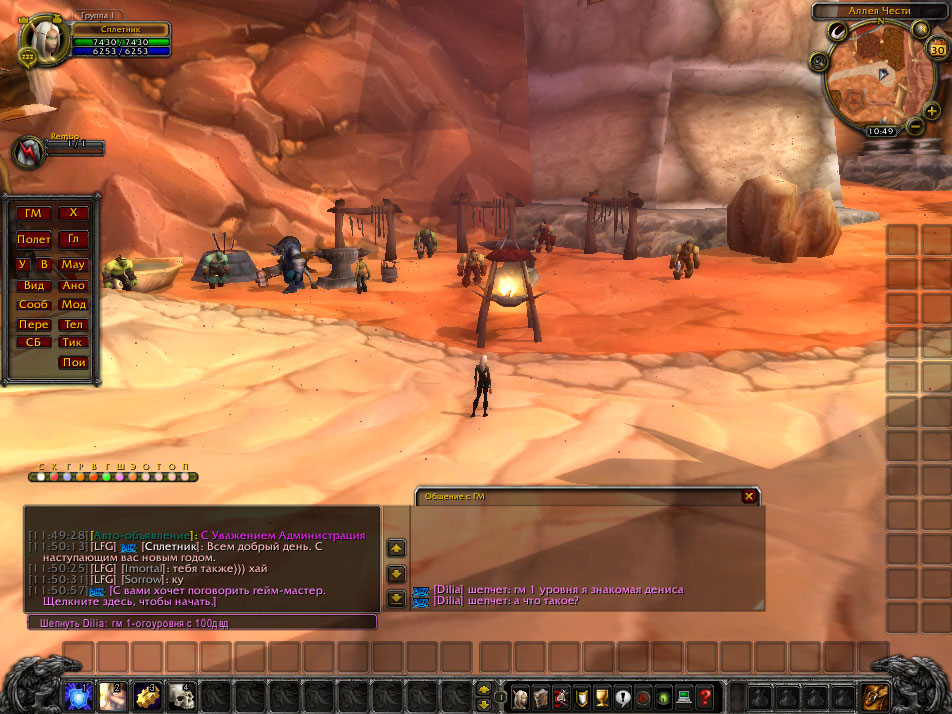This screenshot has height=714, width=952.
Task: Open the golden trophy achievements button
Action: (x=601, y=695)
